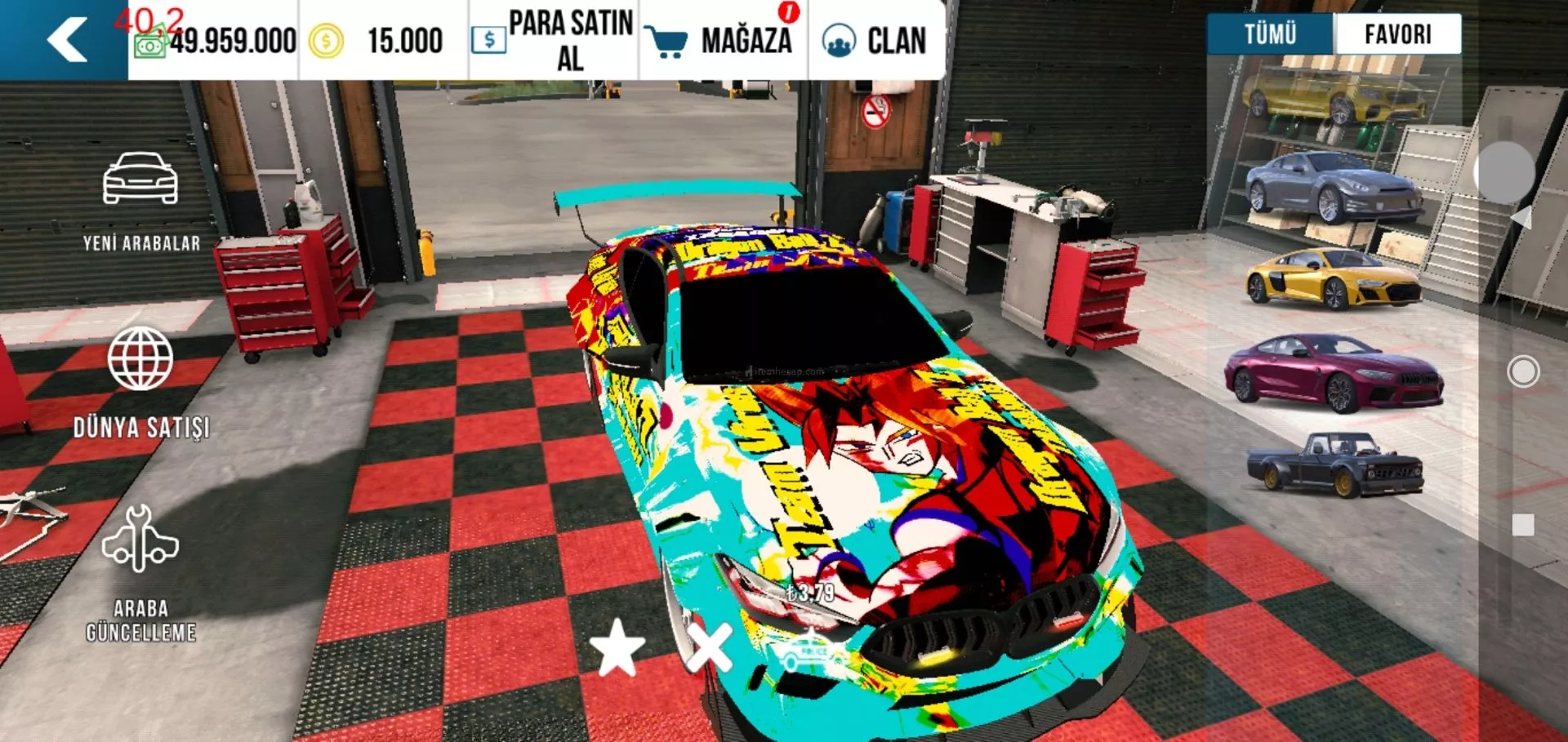Go back with the white arrow

[x=67, y=40]
